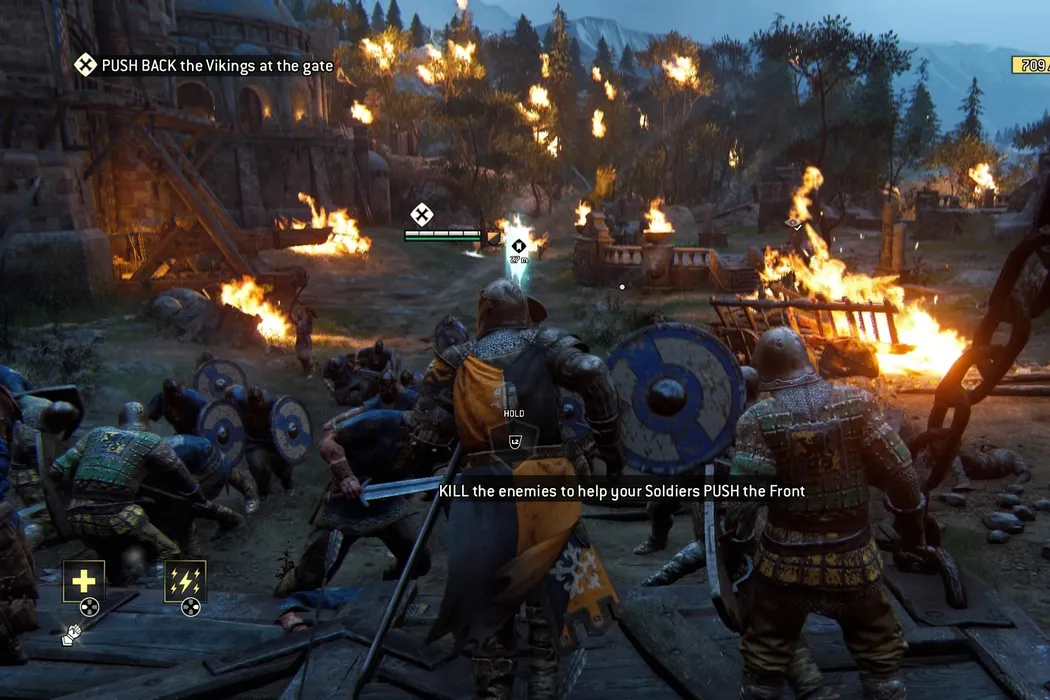The width and height of the screenshot is (1050, 700).
Task: Click the white gauntlet fist icon
Action: (70, 635)
